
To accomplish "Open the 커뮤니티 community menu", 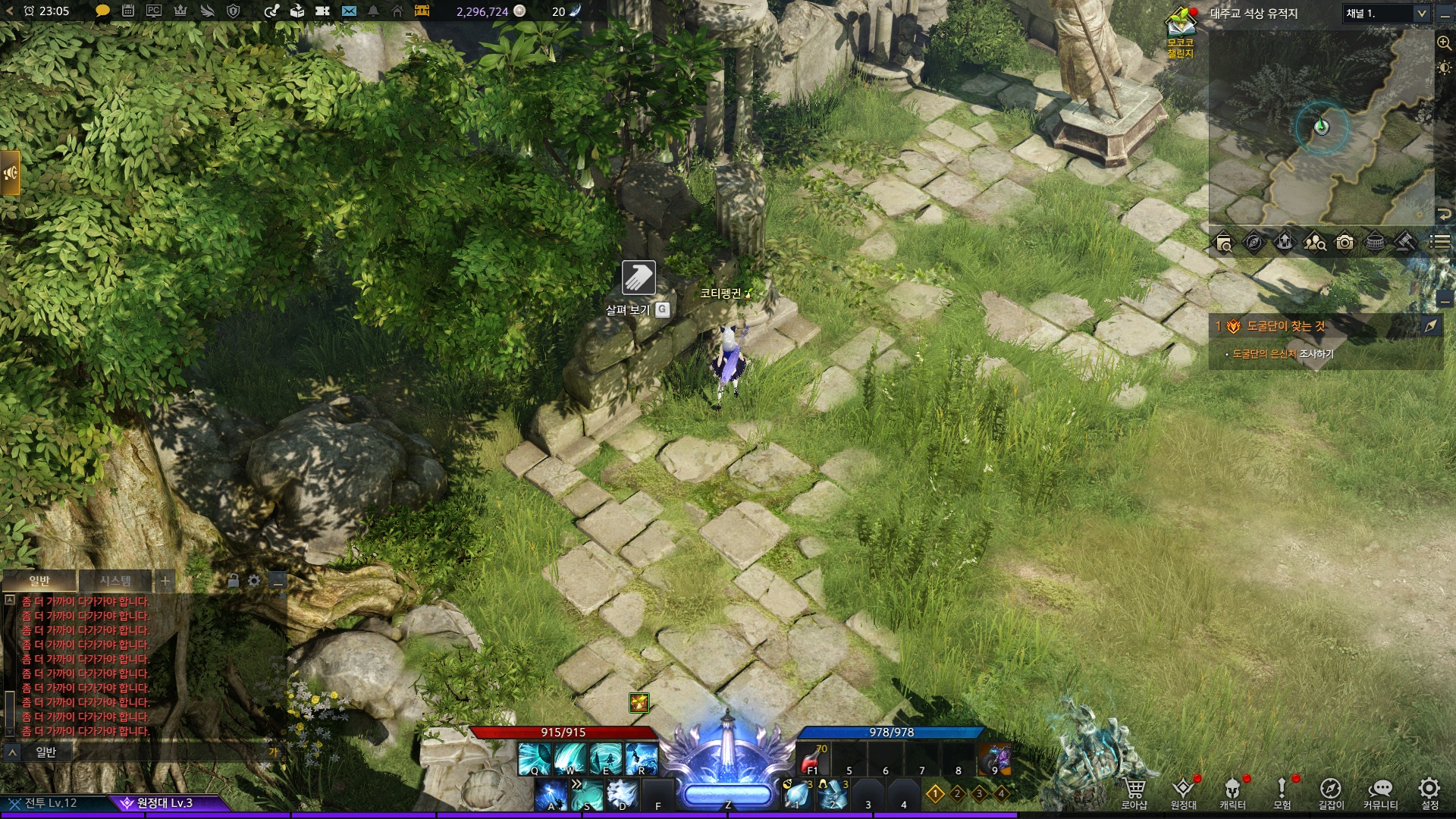I will point(1380,792).
